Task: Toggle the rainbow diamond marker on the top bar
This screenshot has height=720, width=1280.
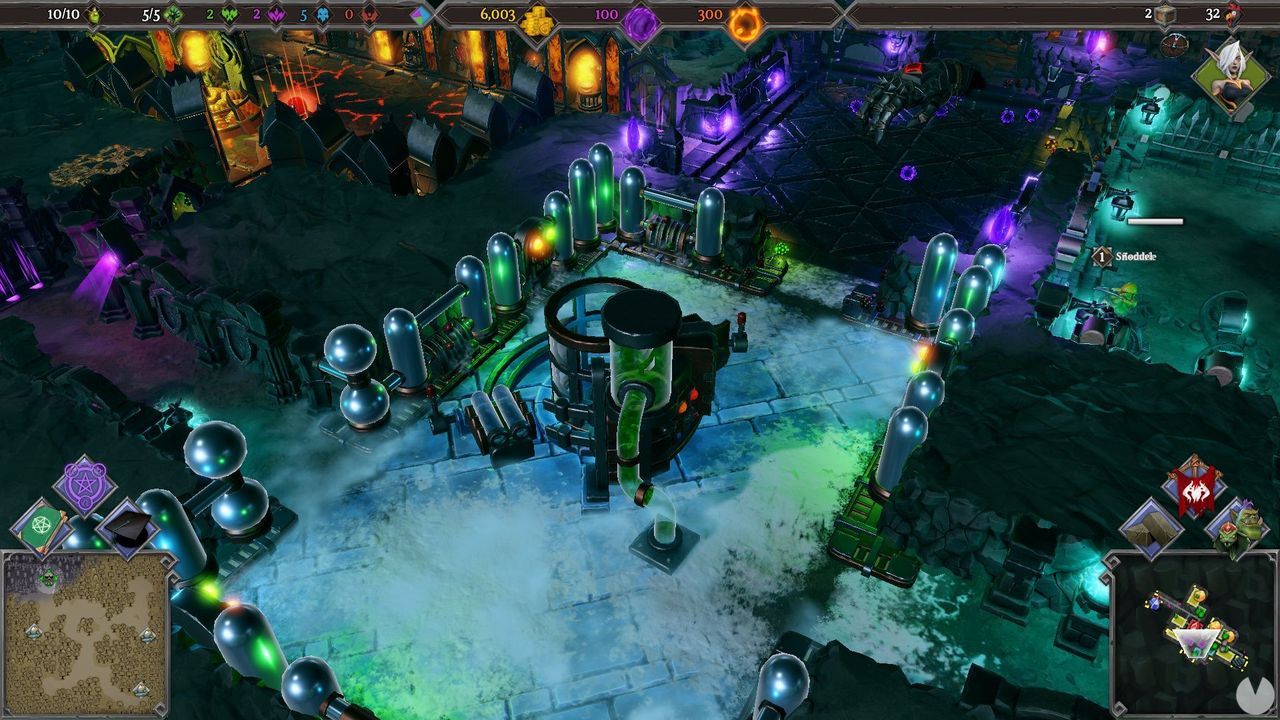Action: pyautogui.click(x=418, y=14)
